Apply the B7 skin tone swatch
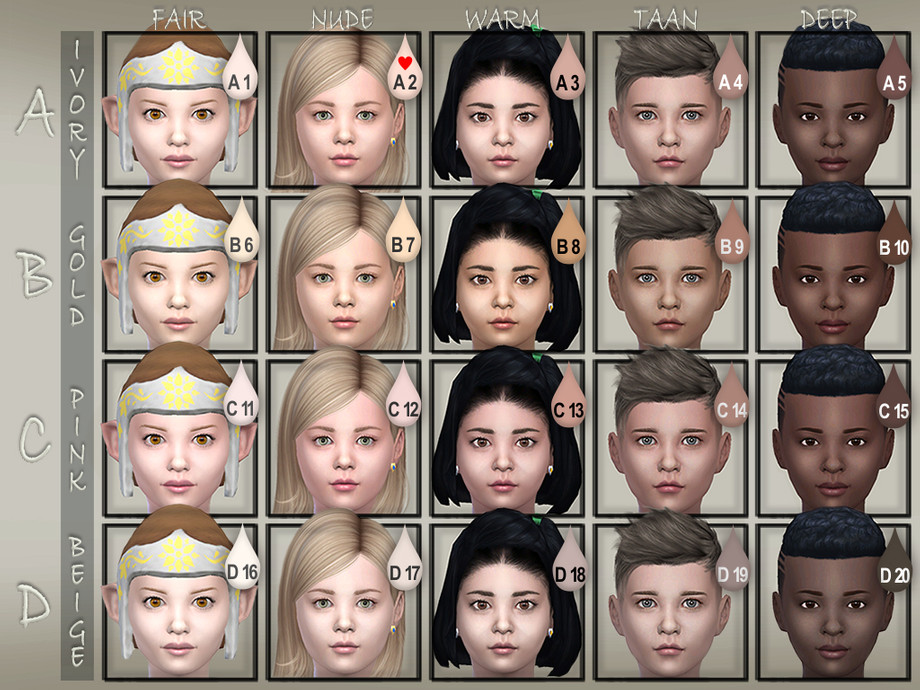 404,235
